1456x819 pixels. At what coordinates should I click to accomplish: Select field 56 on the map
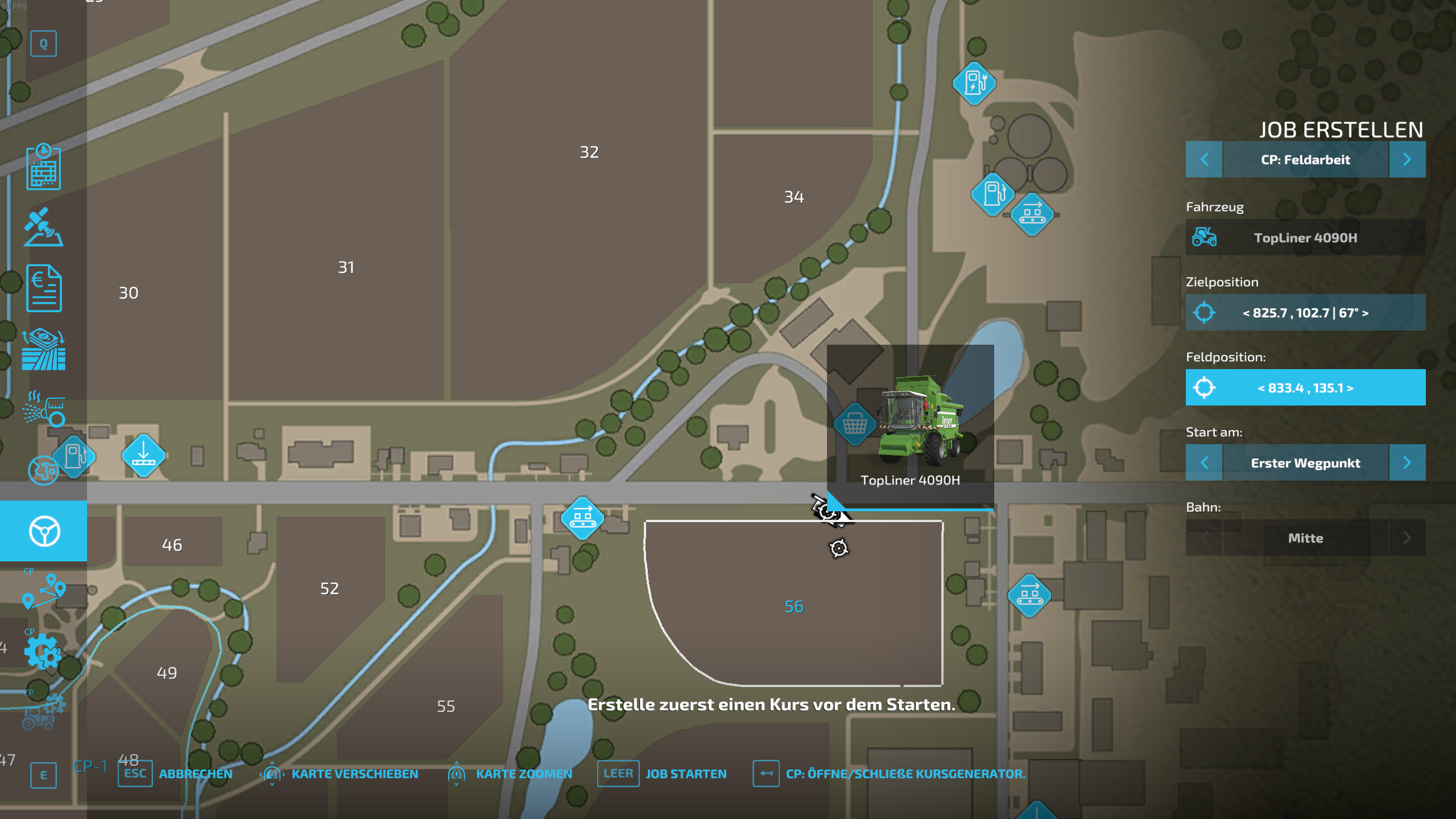(793, 606)
